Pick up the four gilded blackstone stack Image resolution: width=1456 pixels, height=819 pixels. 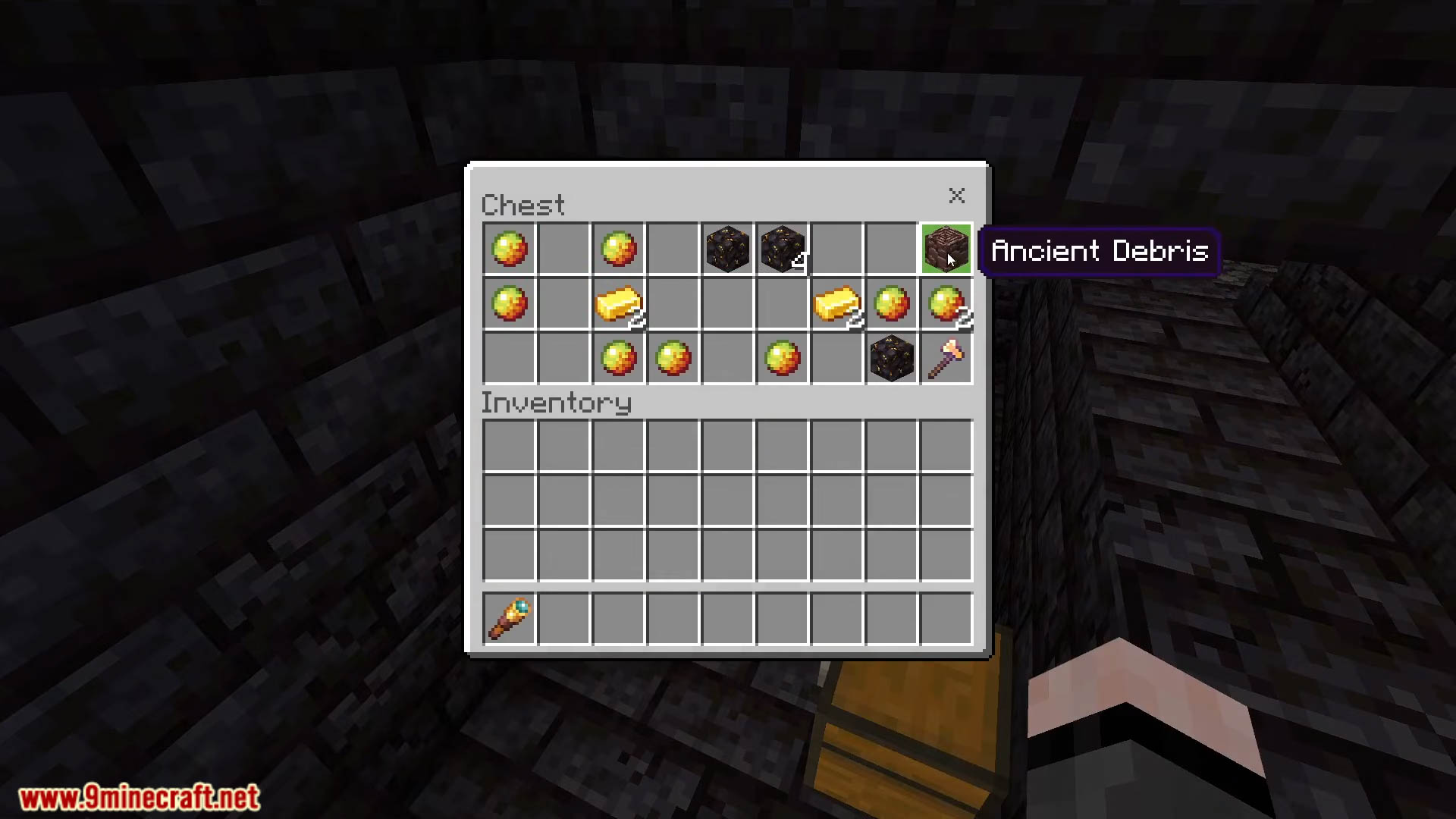click(782, 249)
